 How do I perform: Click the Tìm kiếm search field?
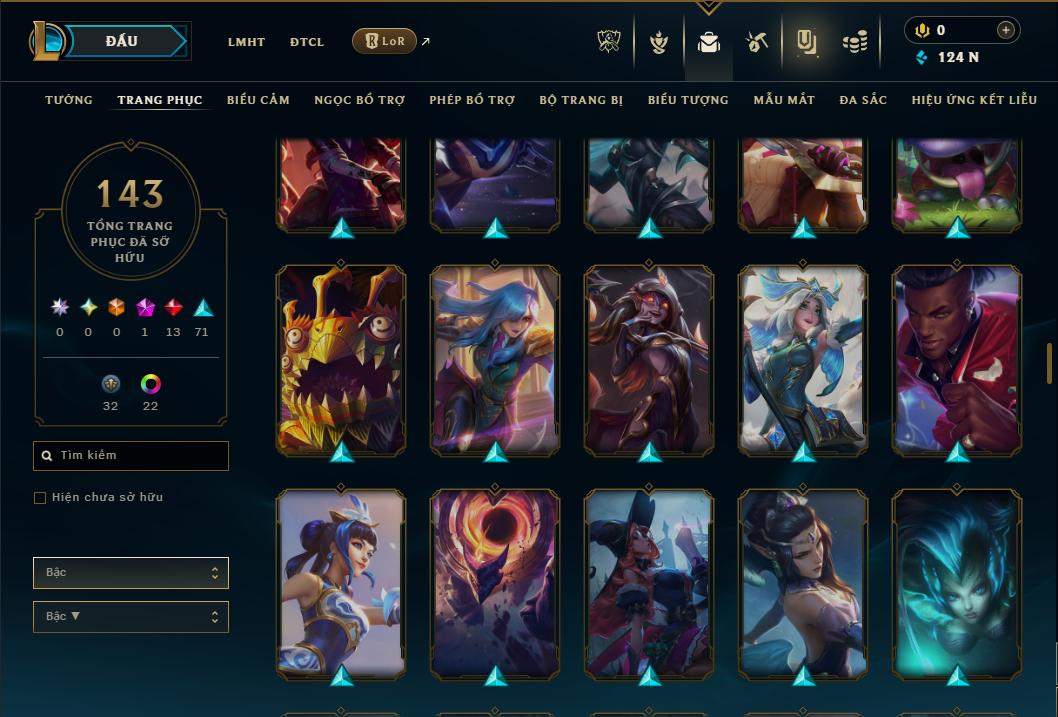pos(131,456)
